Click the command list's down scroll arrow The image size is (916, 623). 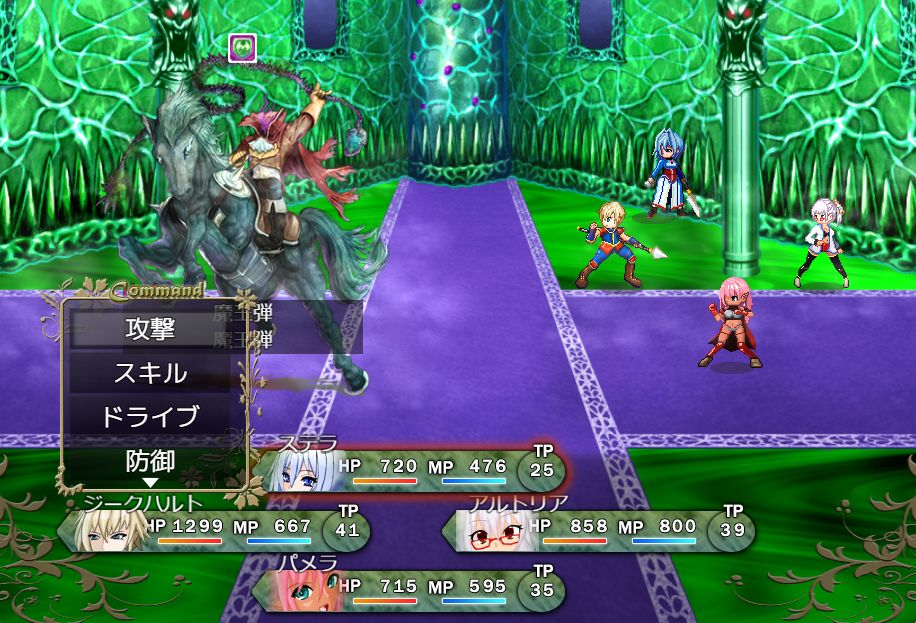tap(150, 483)
